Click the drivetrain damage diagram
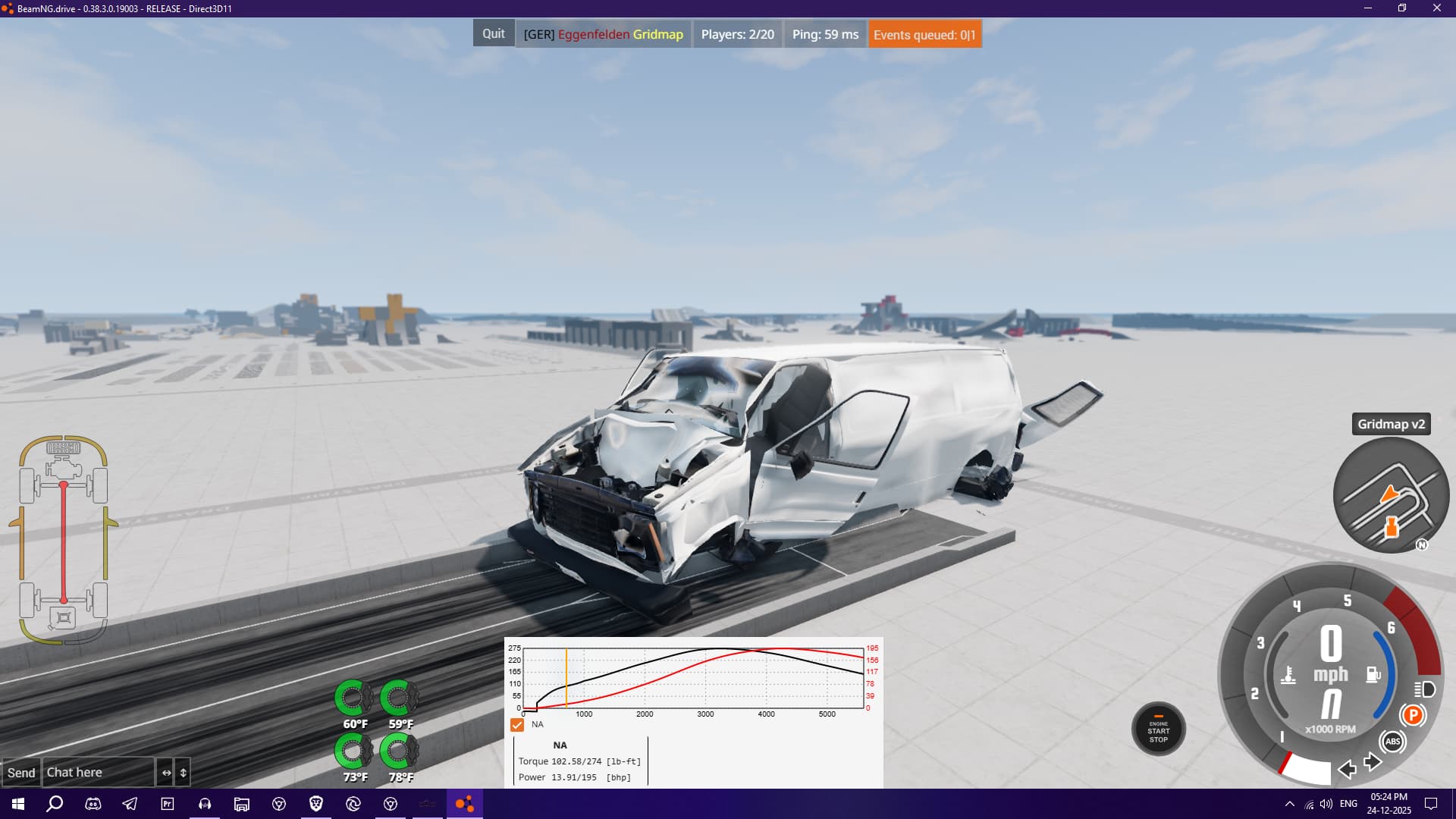 (64, 540)
